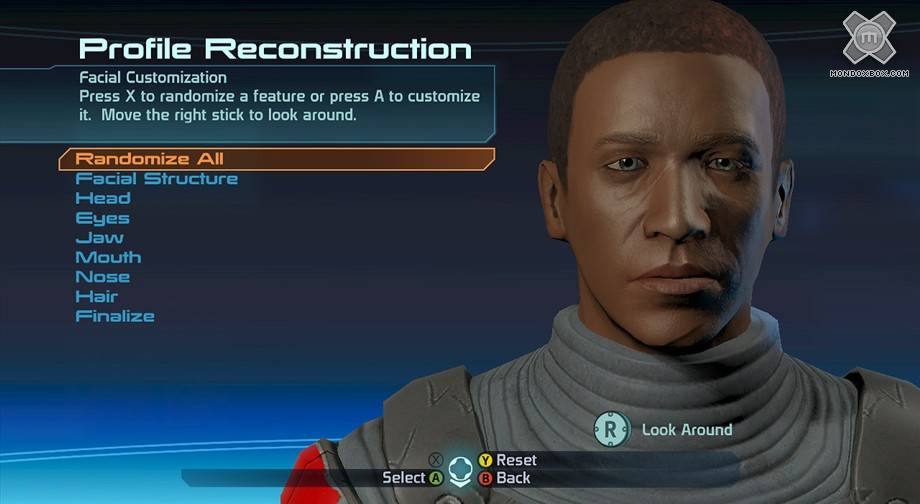Click Finalize to finish the face
The image size is (920, 504).
coord(115,316)
